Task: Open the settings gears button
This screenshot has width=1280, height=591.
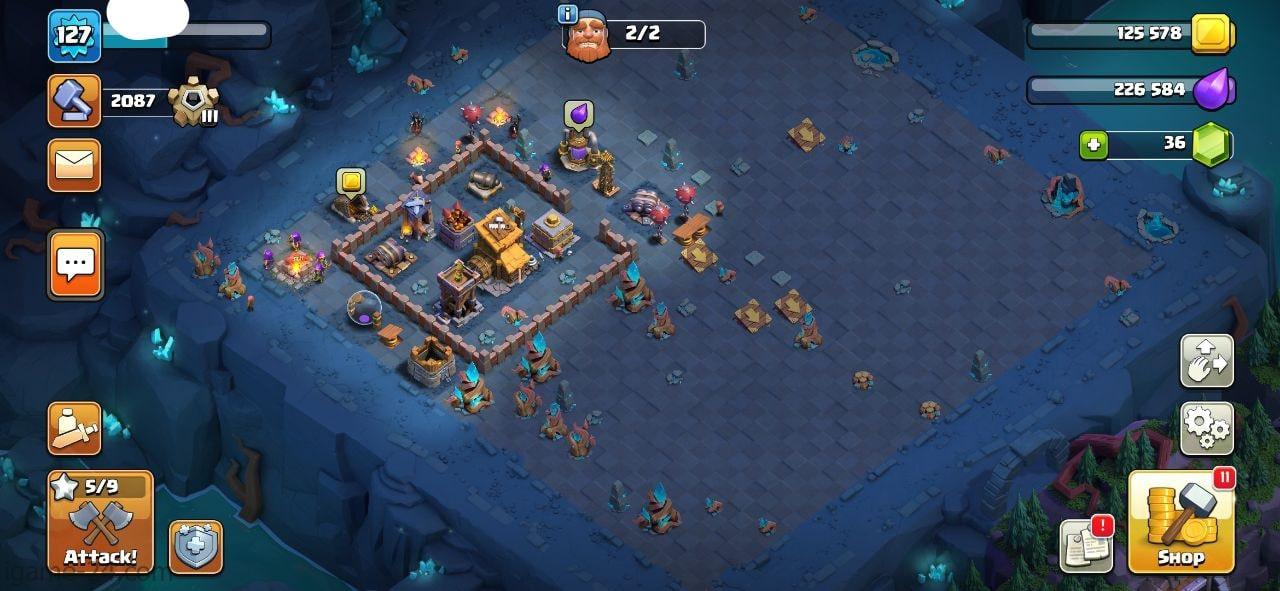Action: click(1206, 428)
